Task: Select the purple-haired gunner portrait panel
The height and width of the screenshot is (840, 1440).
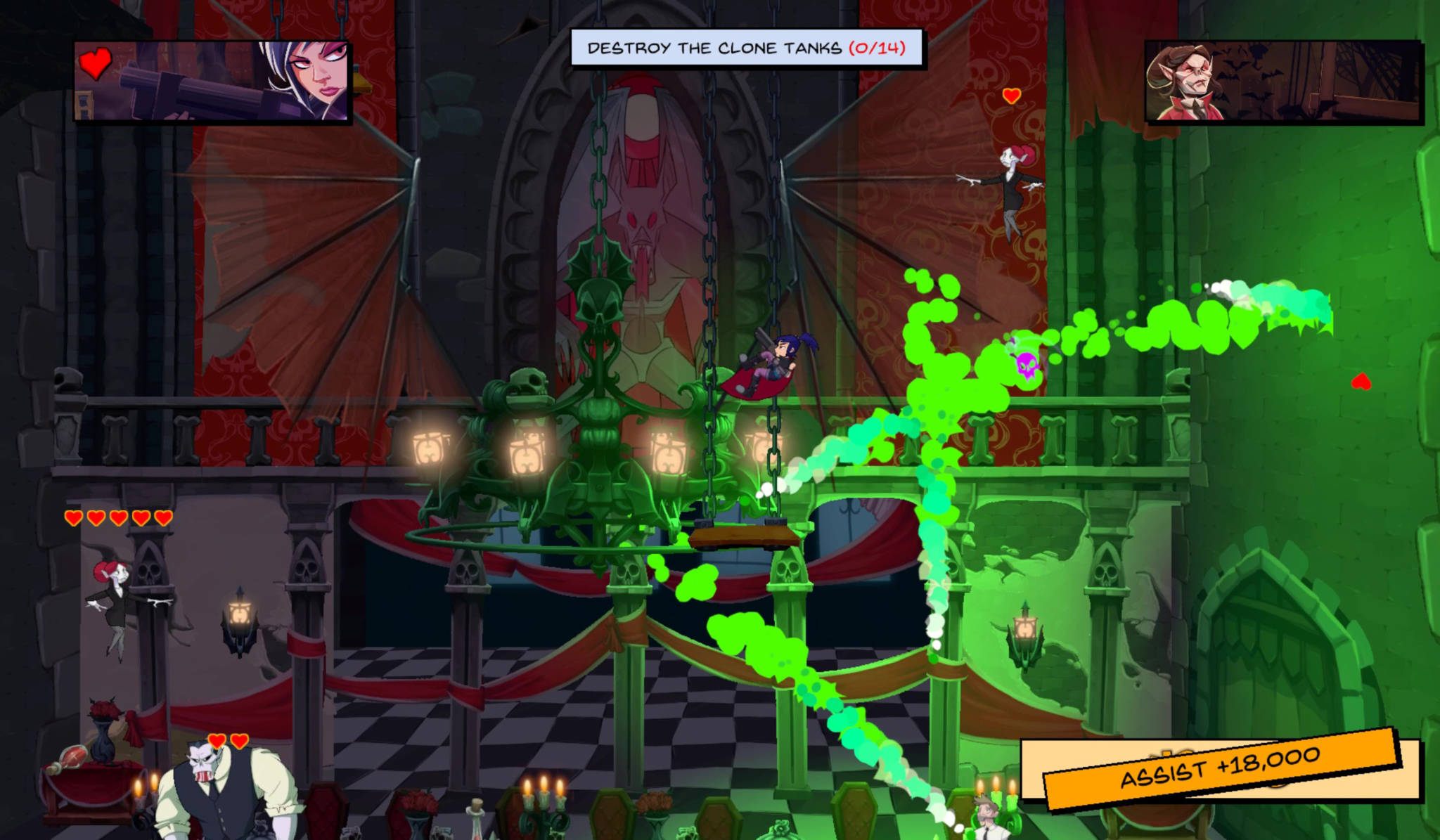Action: pyautogui.click(x=212, y=81)
